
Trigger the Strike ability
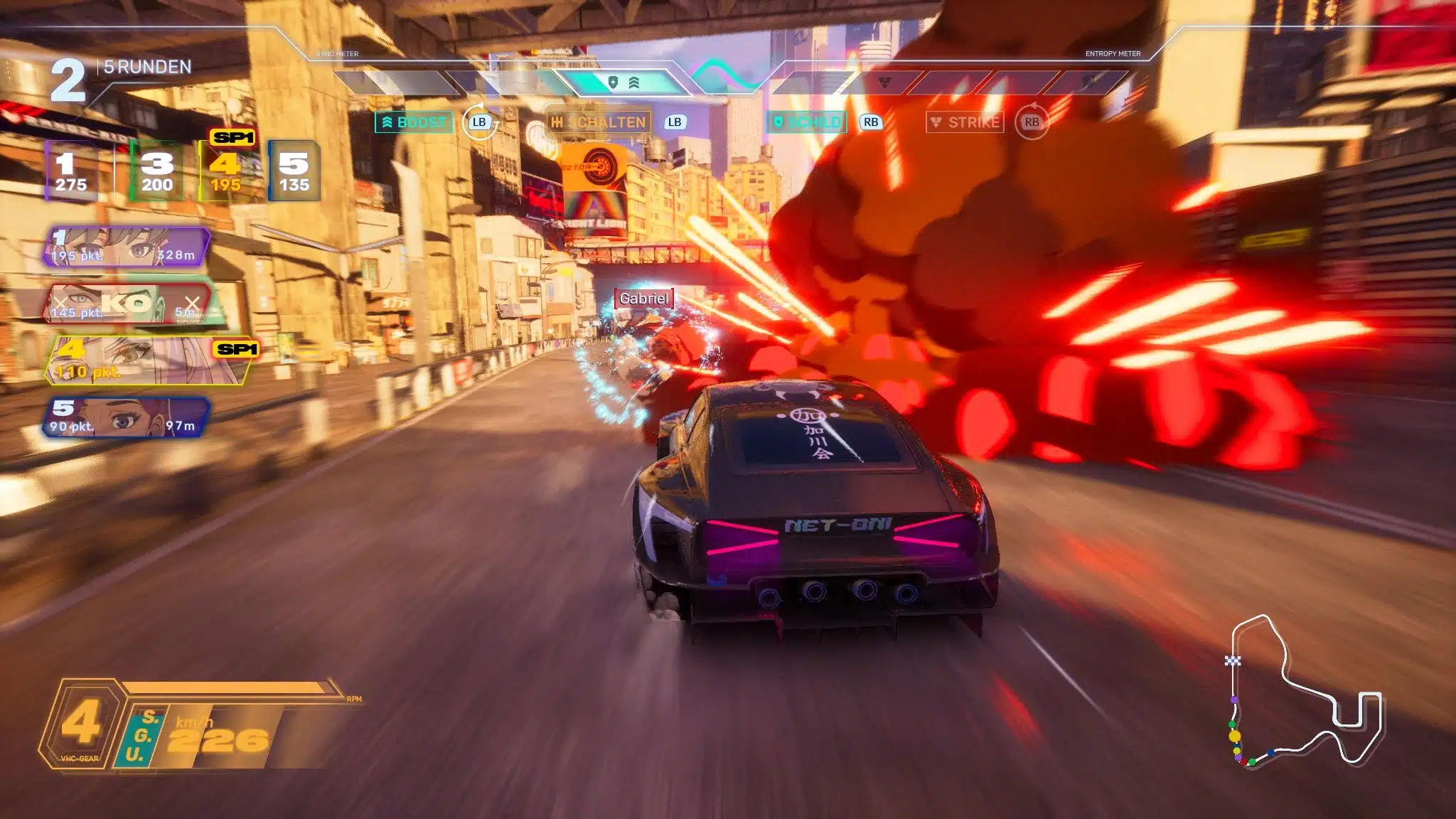pos(965,122)
